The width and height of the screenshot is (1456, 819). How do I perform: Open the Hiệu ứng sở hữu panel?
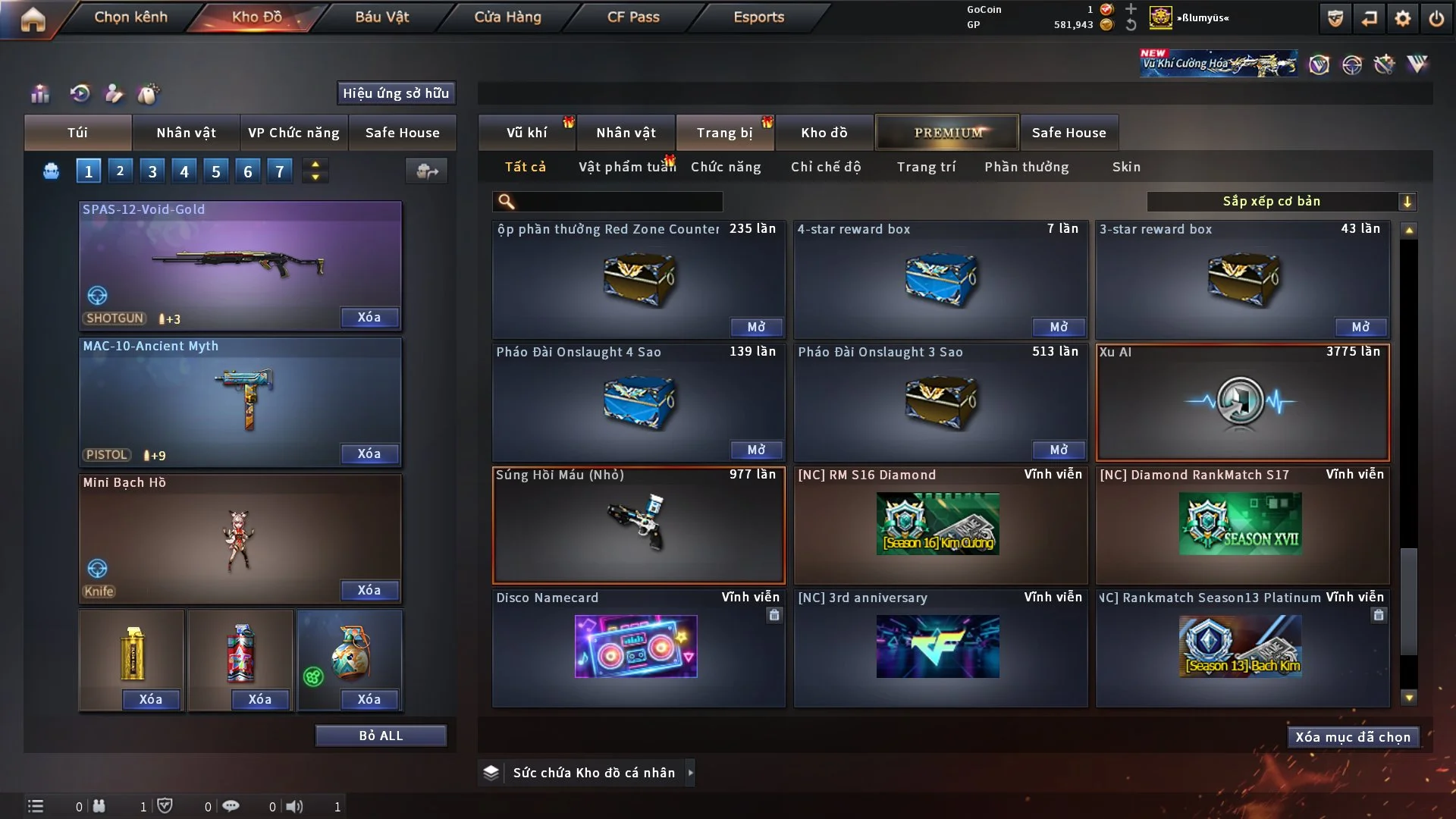point(396,93)
